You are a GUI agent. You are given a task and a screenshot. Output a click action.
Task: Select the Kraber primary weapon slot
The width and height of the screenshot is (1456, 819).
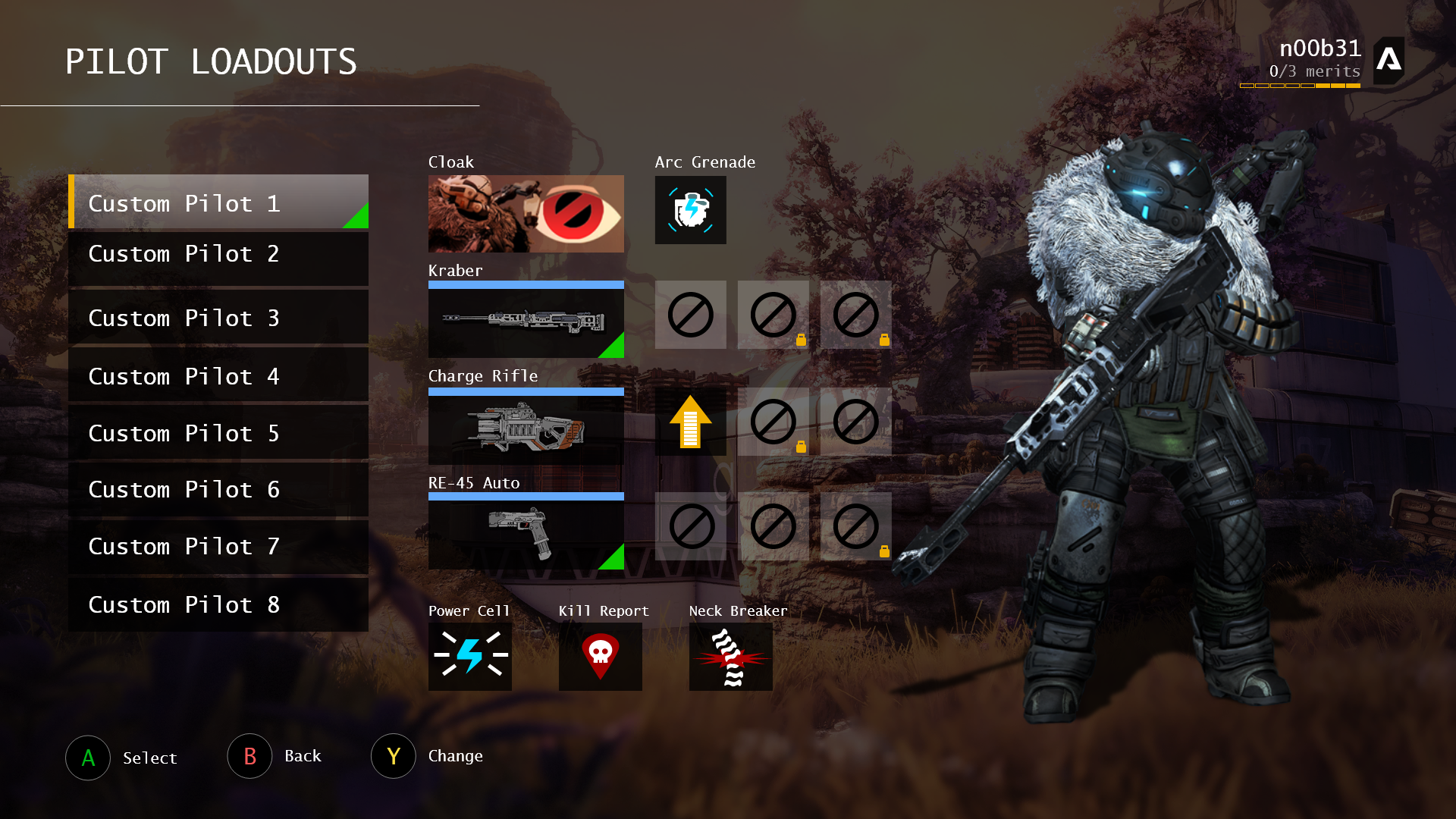pyautogui.click(x=526, y=321)
